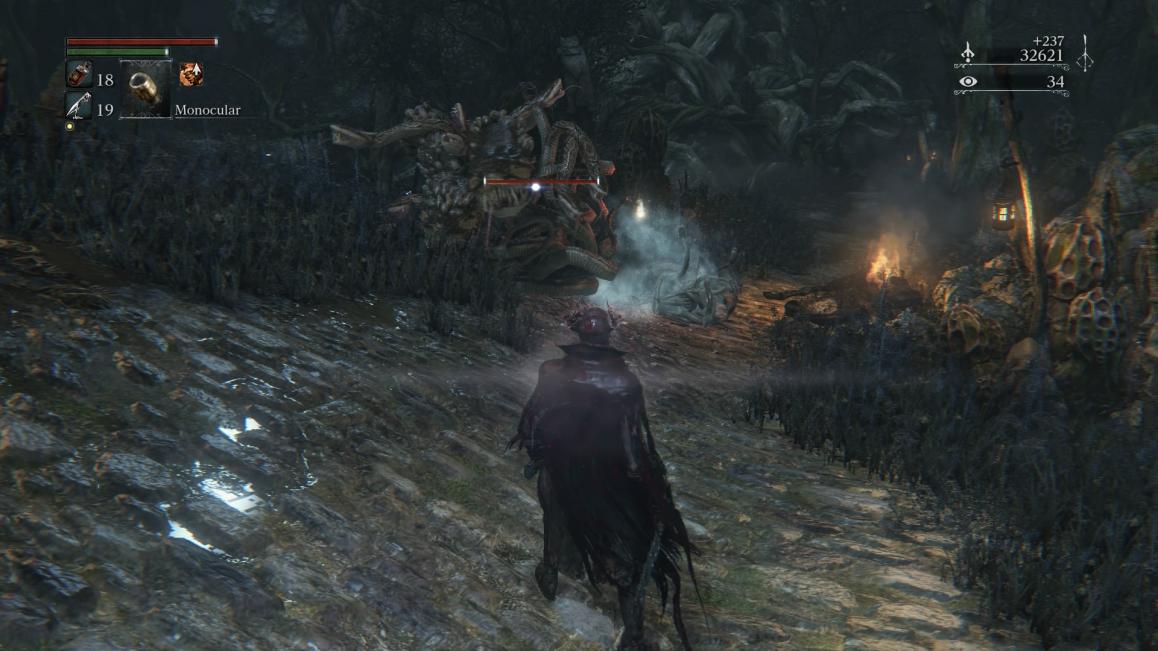Screen dimensions: 1158x651
Task: Select the Blood Vial icon
Action: click(78, 74)
